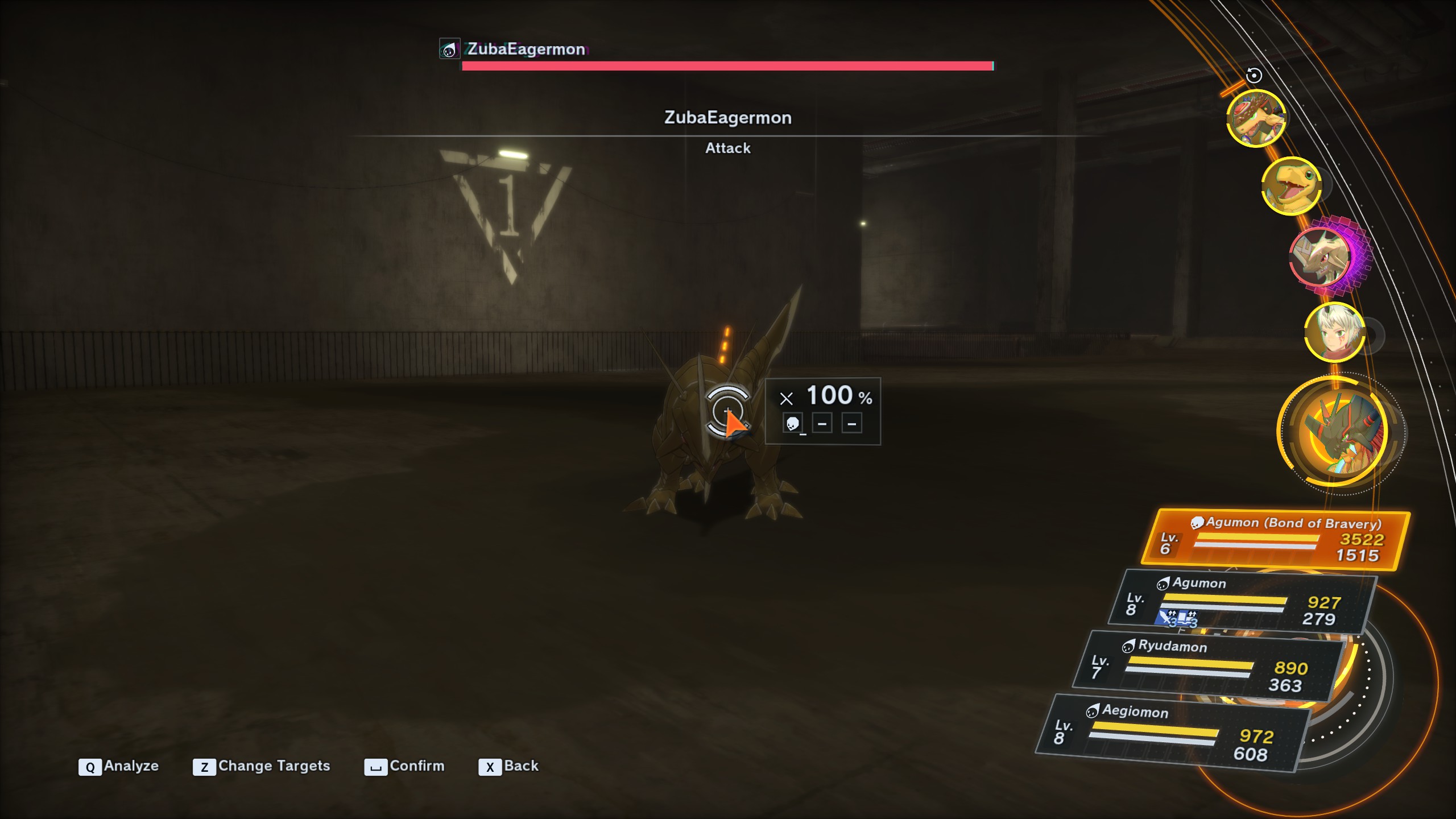Click the ZubaEagermon enemy name plate
Image resolution: width=1456 pixels, height=819 pixels.
[526, 49]
